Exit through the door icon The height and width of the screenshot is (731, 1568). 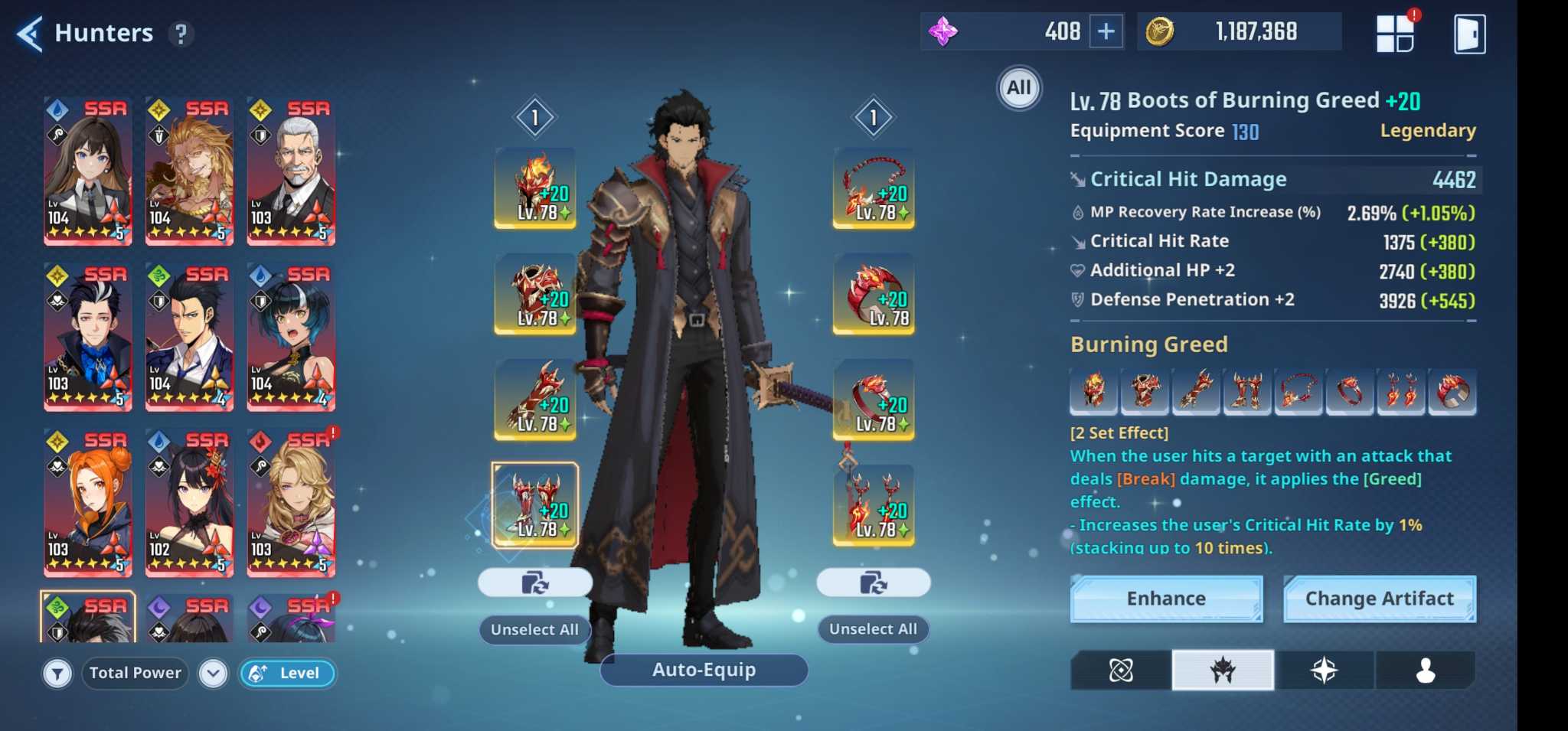click(x=1469, y=34)
